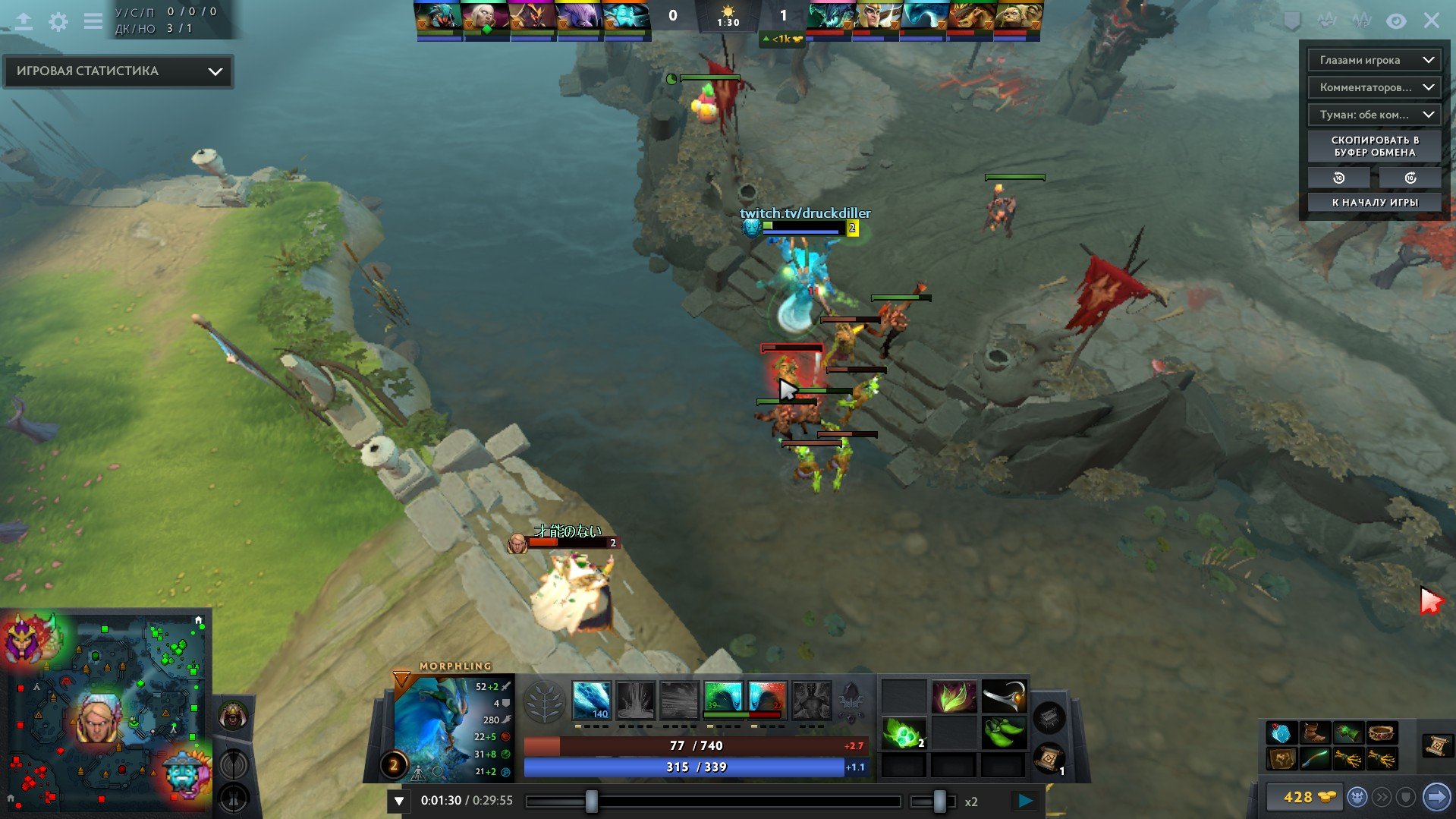The width and height of the screenshot is (1456, 819).
Task: Play the replay with the blue arrow
Action: pos(1025,800)
